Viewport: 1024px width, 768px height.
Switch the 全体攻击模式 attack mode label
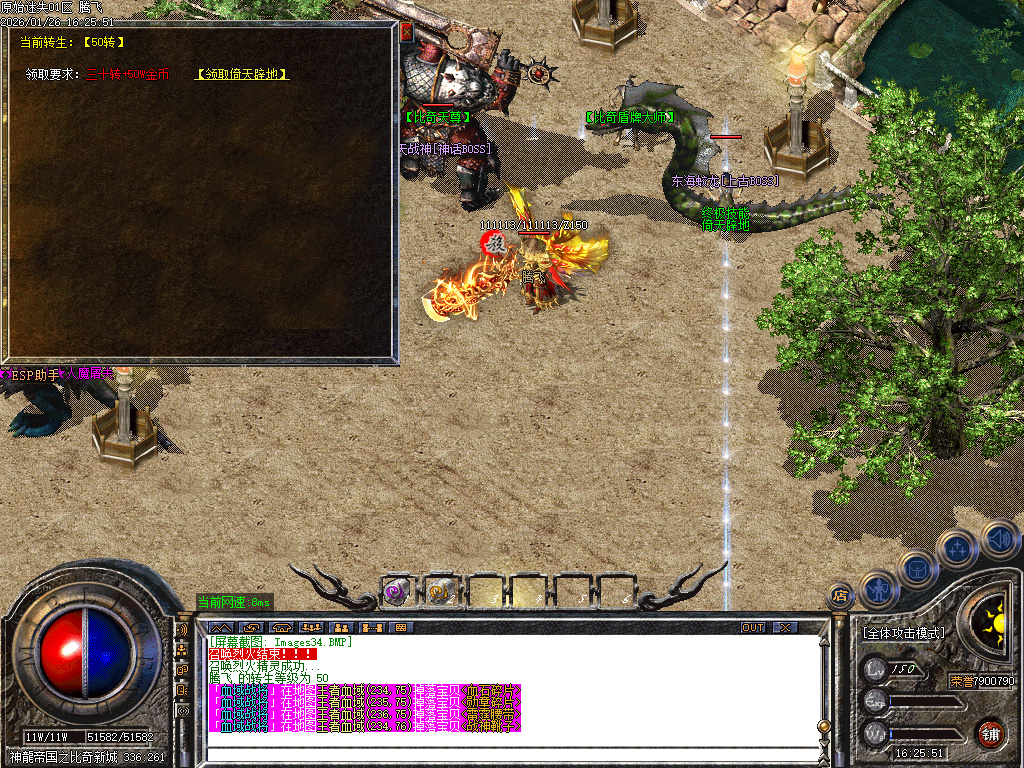click(x=903, y=633)
